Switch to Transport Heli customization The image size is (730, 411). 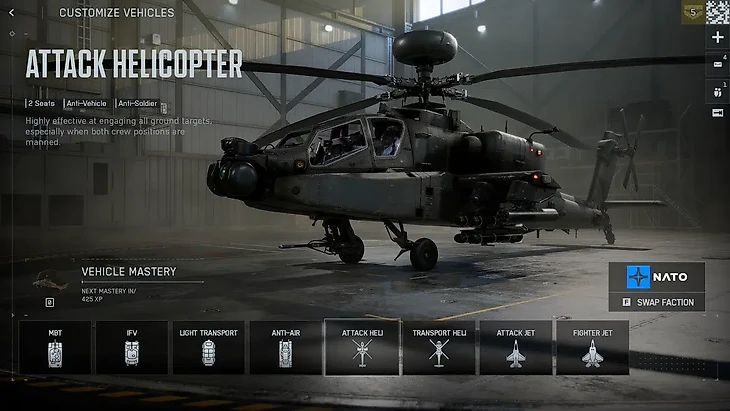pos(438,347)
